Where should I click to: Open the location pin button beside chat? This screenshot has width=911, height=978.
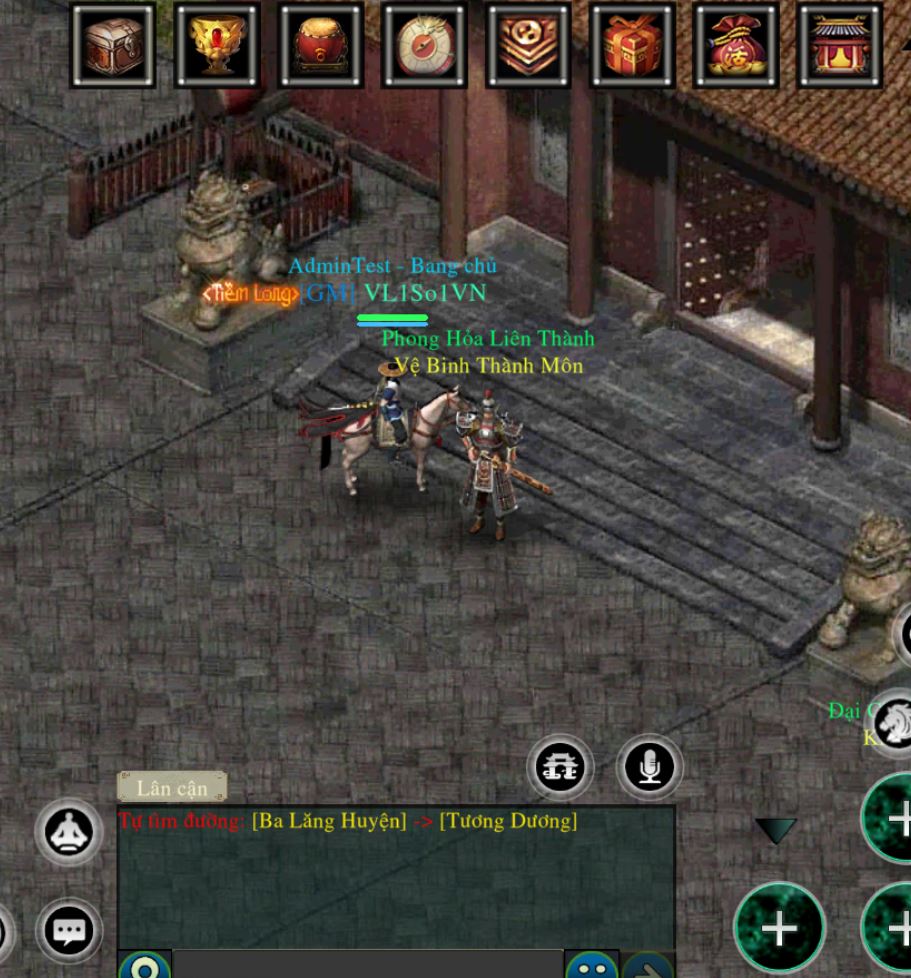(145, 967)
